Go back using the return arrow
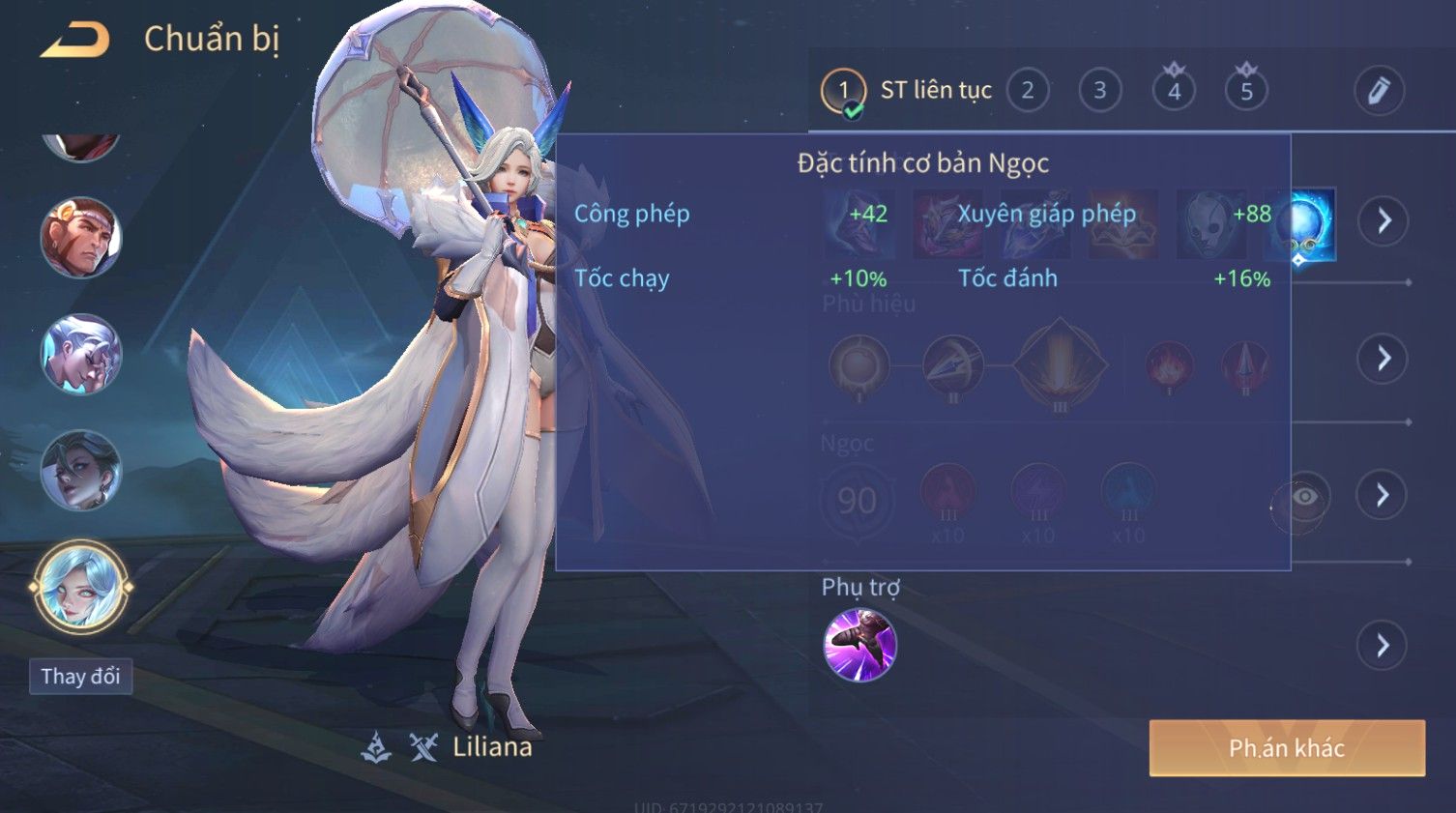 click(x=74, y=40)
